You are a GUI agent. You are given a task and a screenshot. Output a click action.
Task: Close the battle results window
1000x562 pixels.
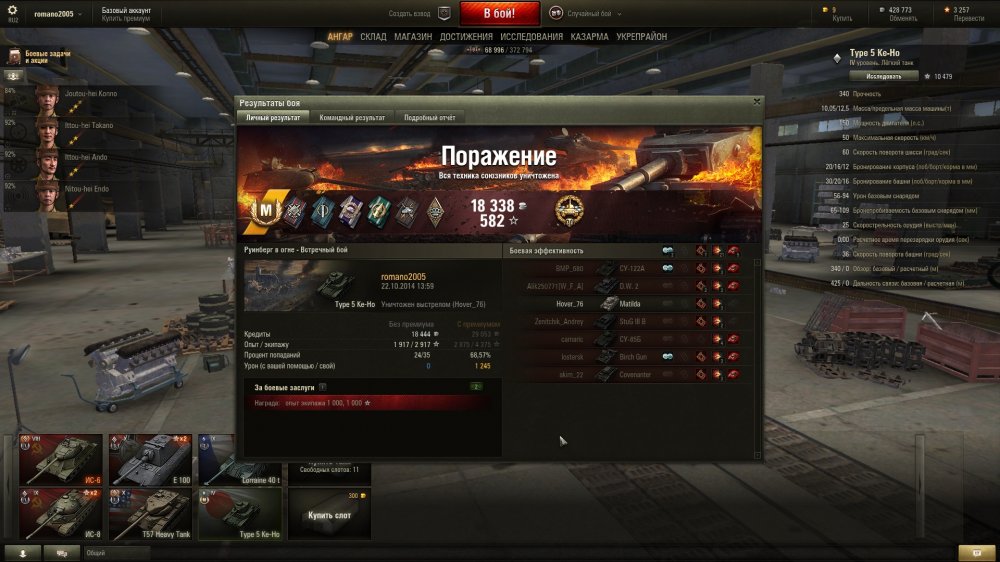point(756,101)
